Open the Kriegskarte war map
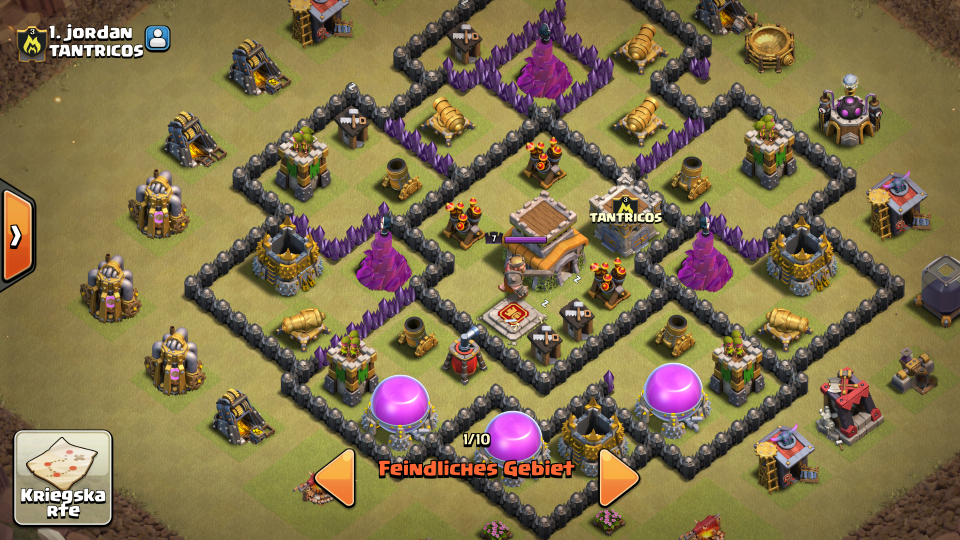 (x=62, y=477)
